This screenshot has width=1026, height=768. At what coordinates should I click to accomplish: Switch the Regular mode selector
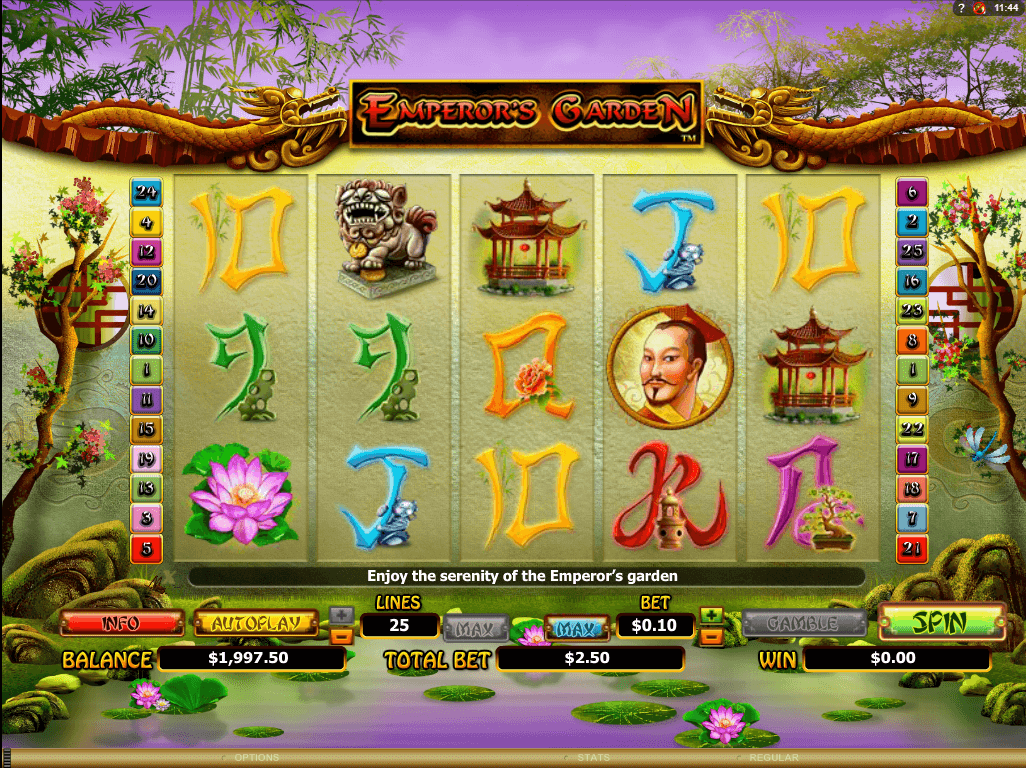click(775, 758)
